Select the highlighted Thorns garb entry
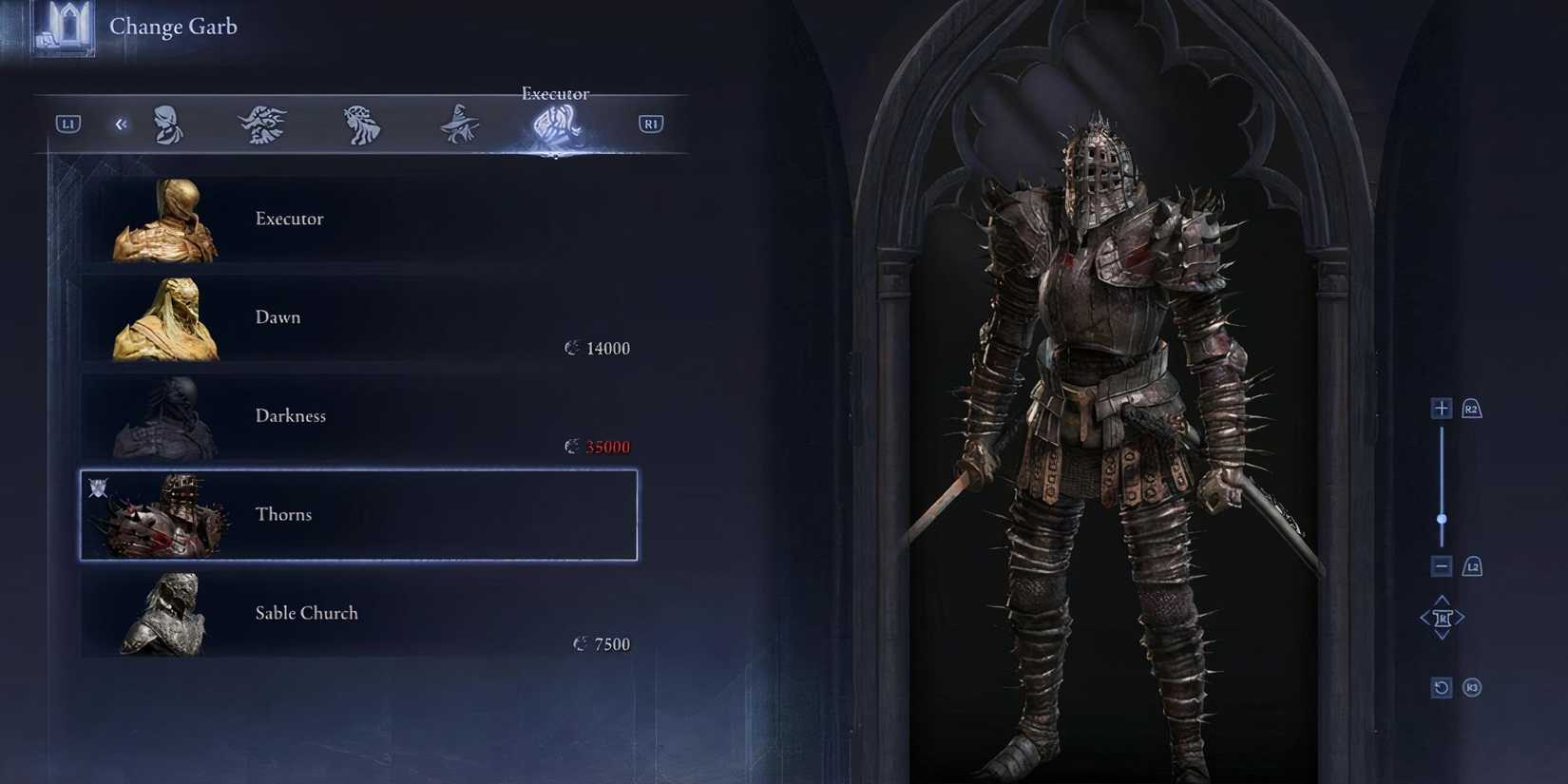 click(357, 514)
